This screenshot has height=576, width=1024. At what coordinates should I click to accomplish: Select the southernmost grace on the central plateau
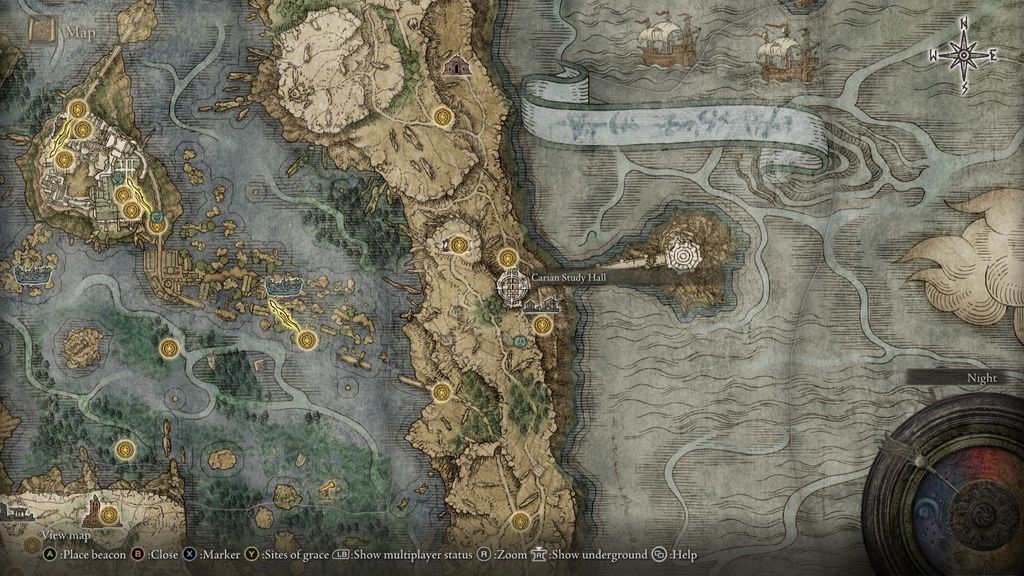pyautogui.click(x=519, y=521)
